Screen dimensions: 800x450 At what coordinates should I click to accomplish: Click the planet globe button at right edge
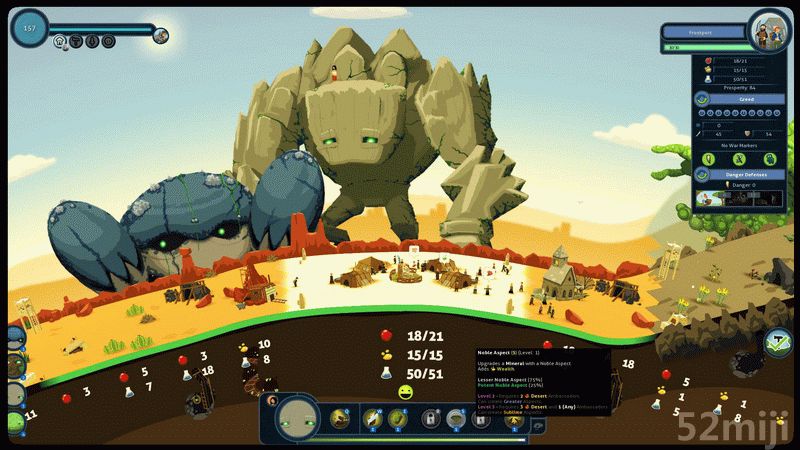[778, 342]
